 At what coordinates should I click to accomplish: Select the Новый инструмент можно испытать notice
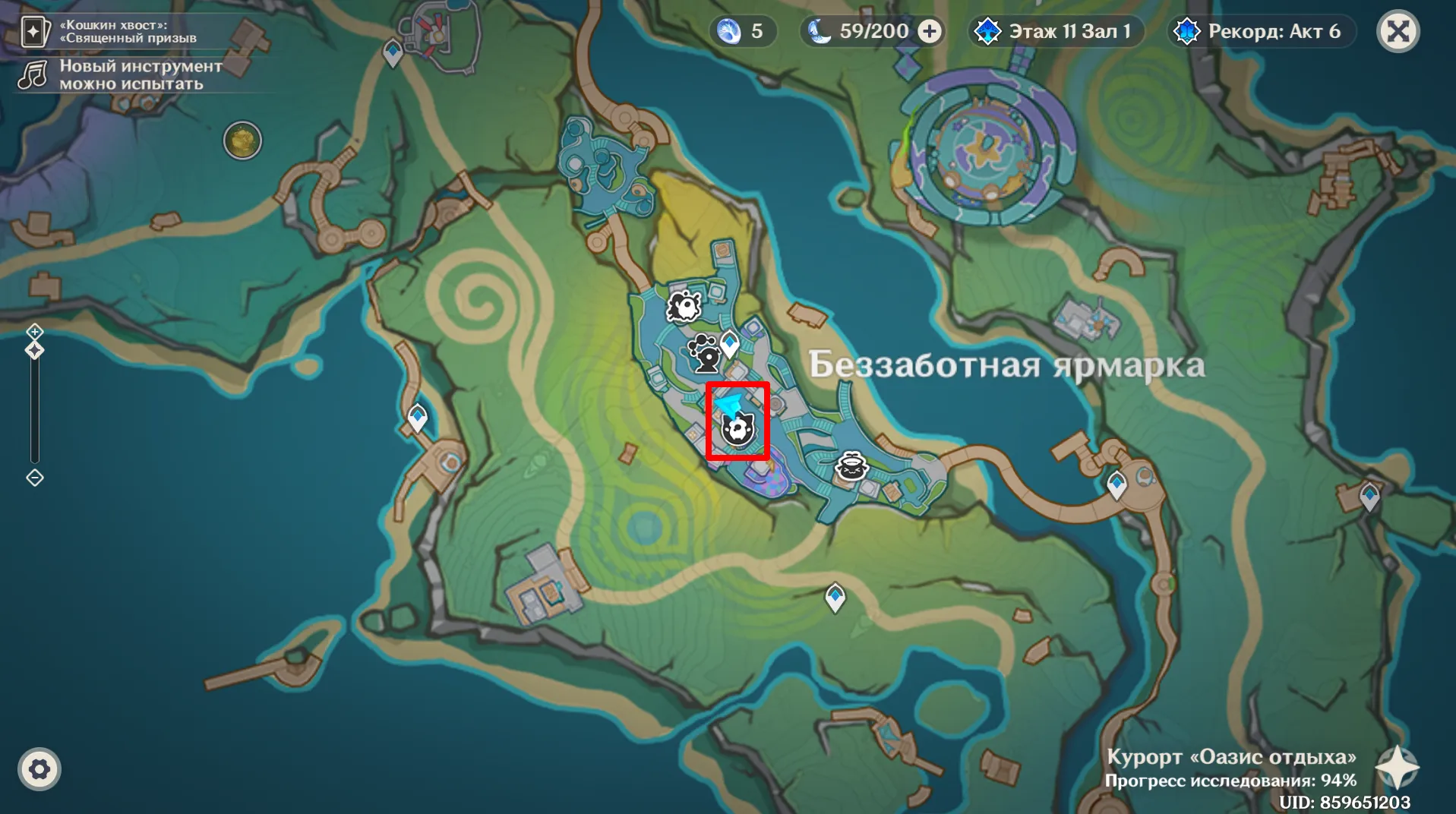pyautogui.click(x=141, y=74)
